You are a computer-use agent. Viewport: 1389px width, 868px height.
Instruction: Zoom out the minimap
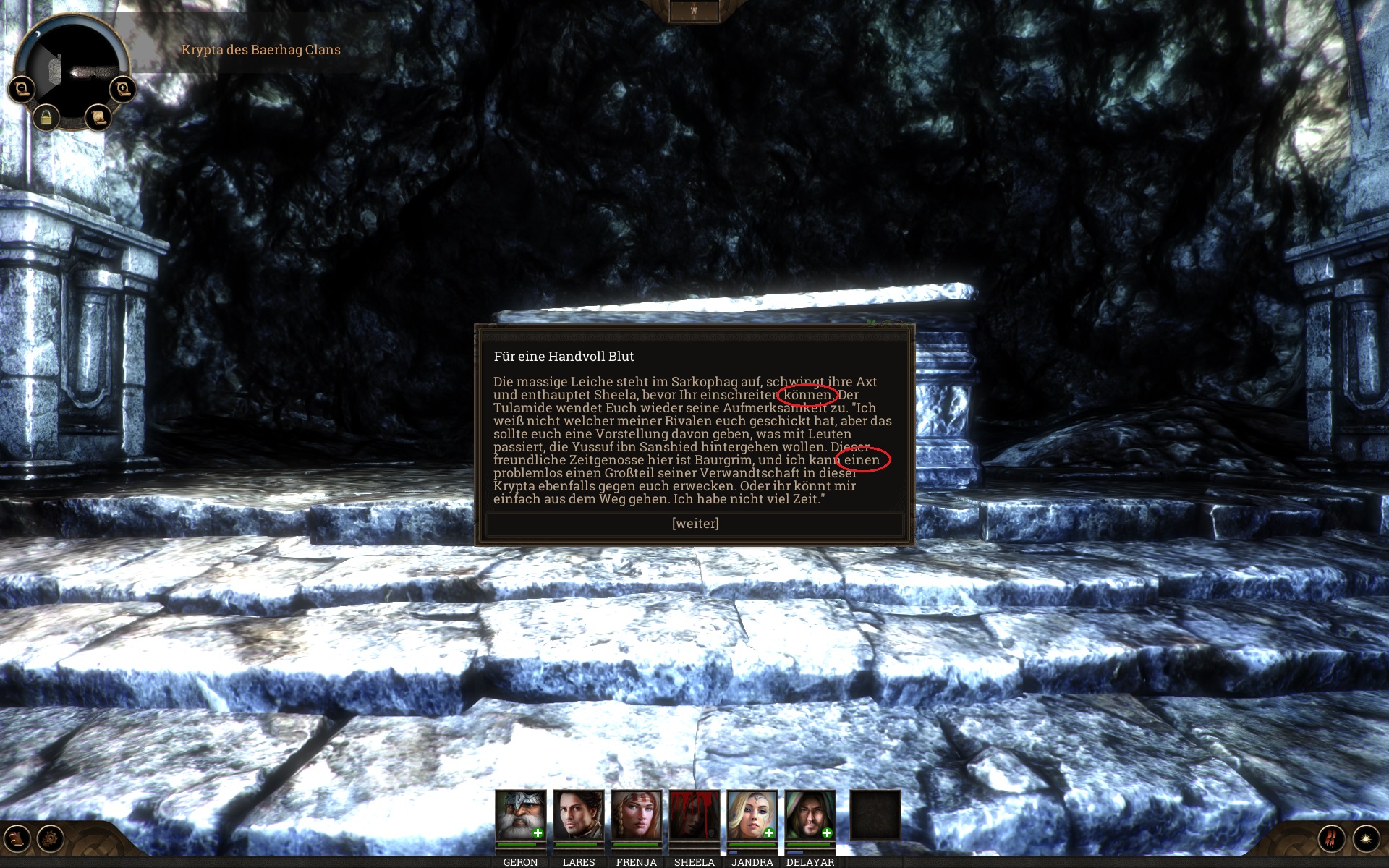point(22,89)
